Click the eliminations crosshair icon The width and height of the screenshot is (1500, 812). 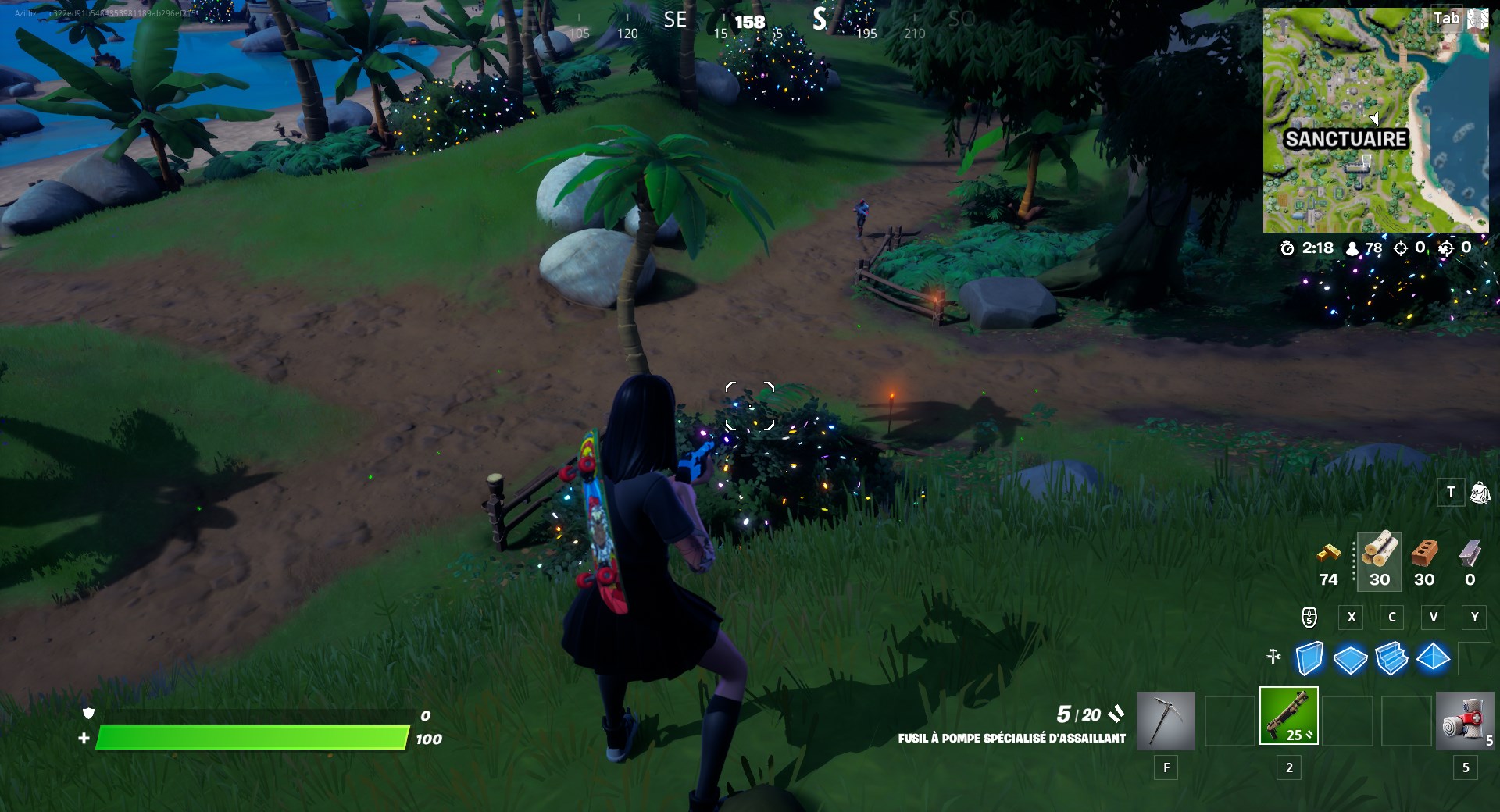tap(1402, 249)
